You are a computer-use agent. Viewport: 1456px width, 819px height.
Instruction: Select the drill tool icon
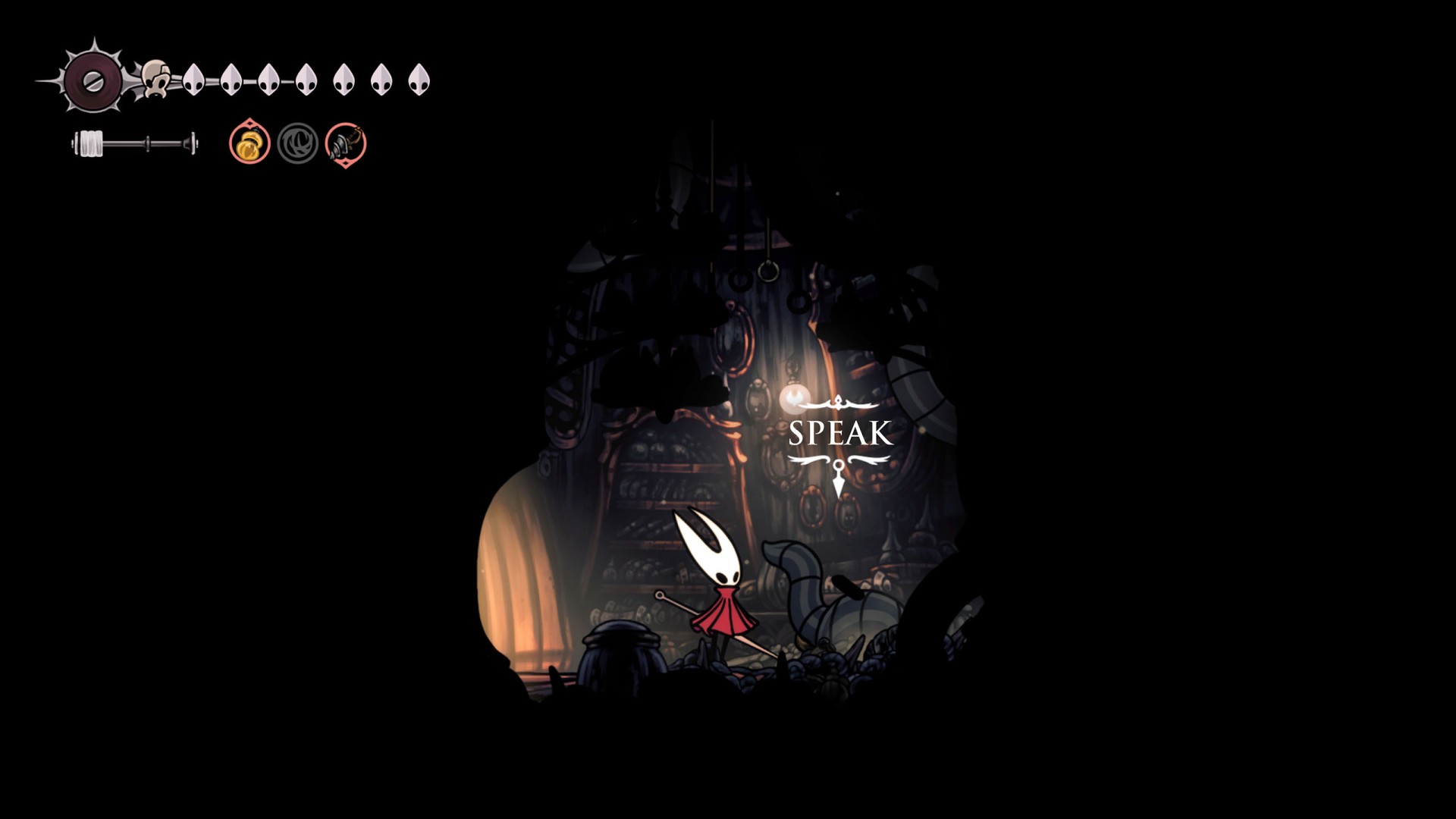[x=346, y=143]
